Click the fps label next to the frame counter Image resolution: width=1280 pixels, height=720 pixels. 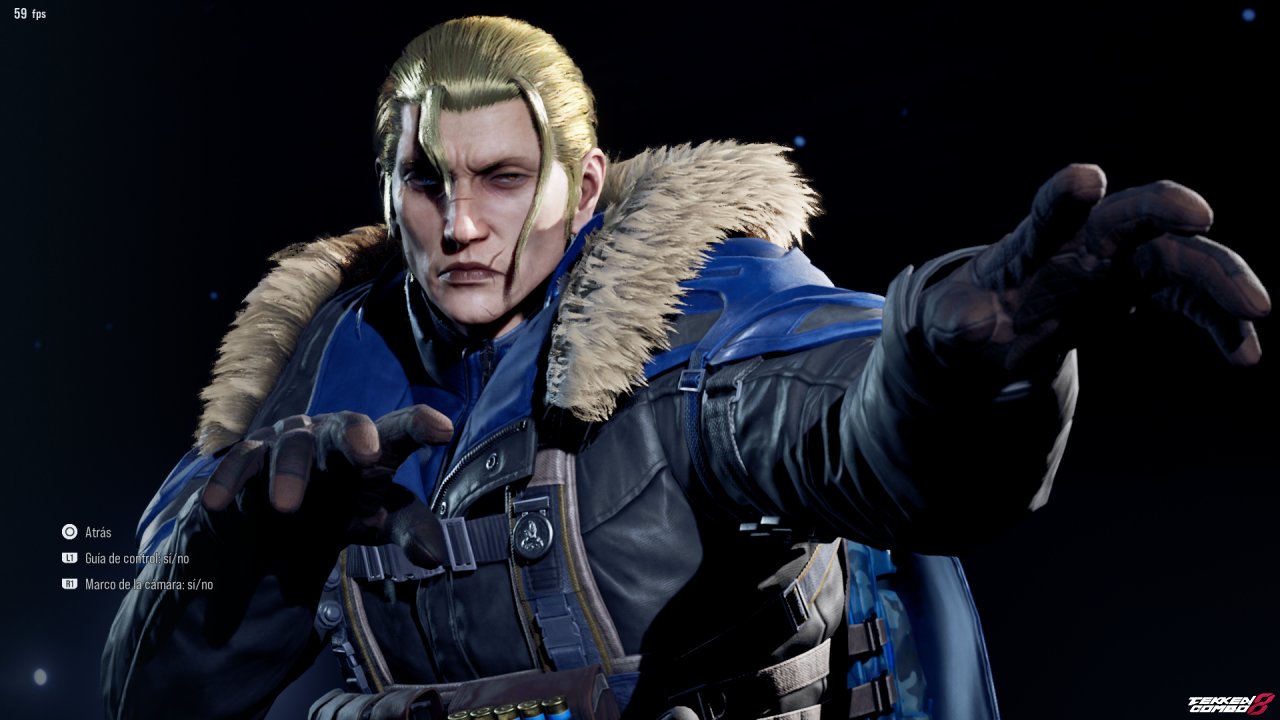(37, 14)
